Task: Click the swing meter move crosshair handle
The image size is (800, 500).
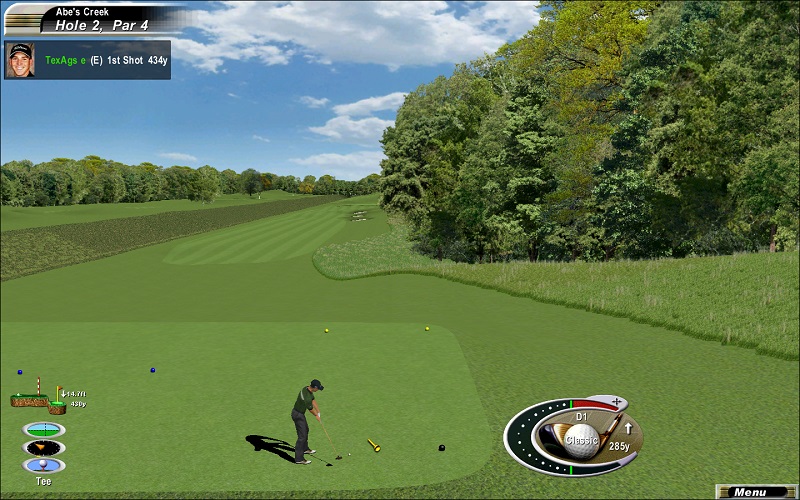Action: pos(616,402)
